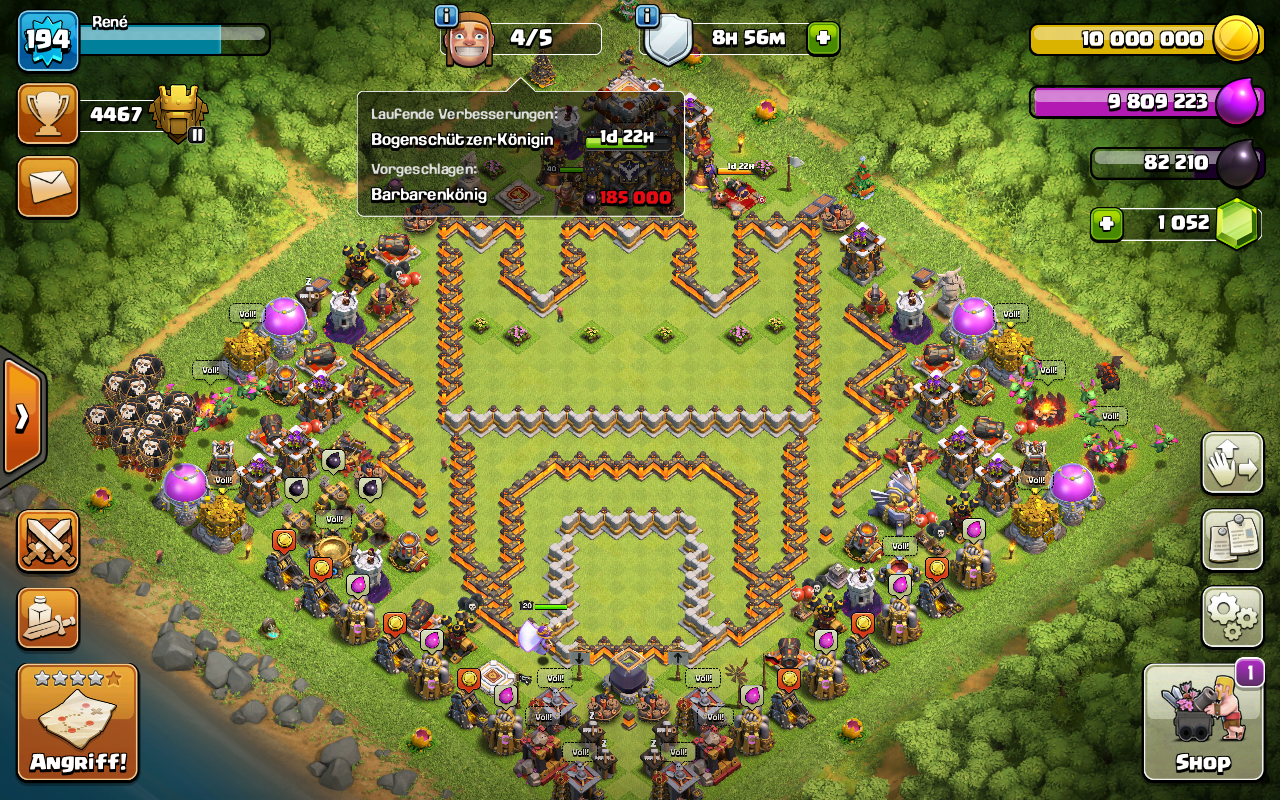
Task: Open player profile level 194 badge
Action: (x=47, y=40)
